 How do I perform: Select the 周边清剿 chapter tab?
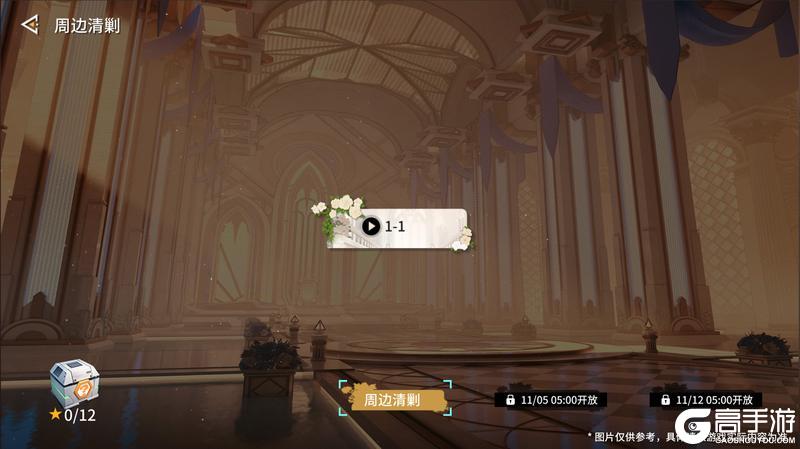pyautogui.click(x=394, y=399)
